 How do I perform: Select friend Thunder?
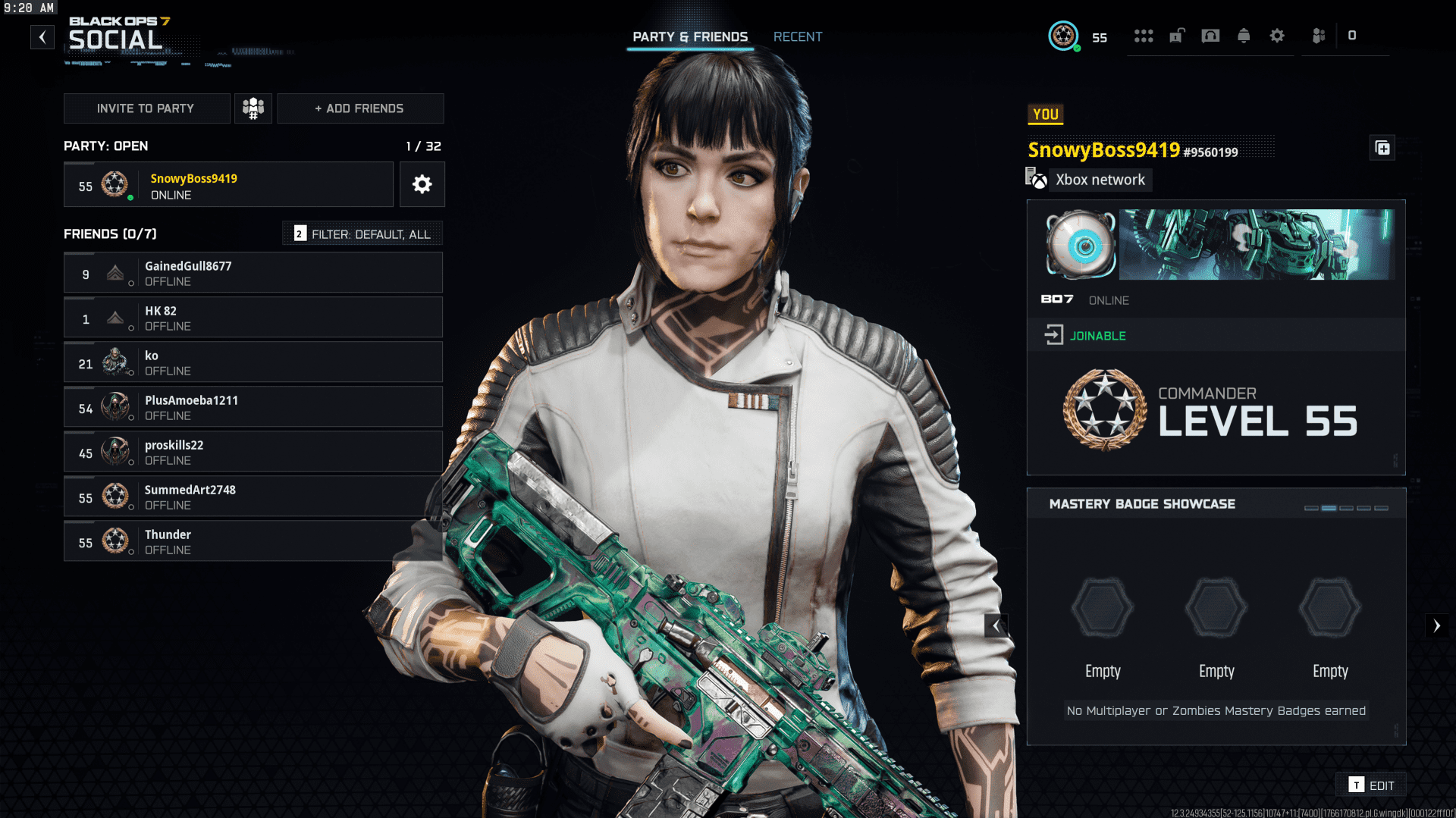(x=253, y=541)
